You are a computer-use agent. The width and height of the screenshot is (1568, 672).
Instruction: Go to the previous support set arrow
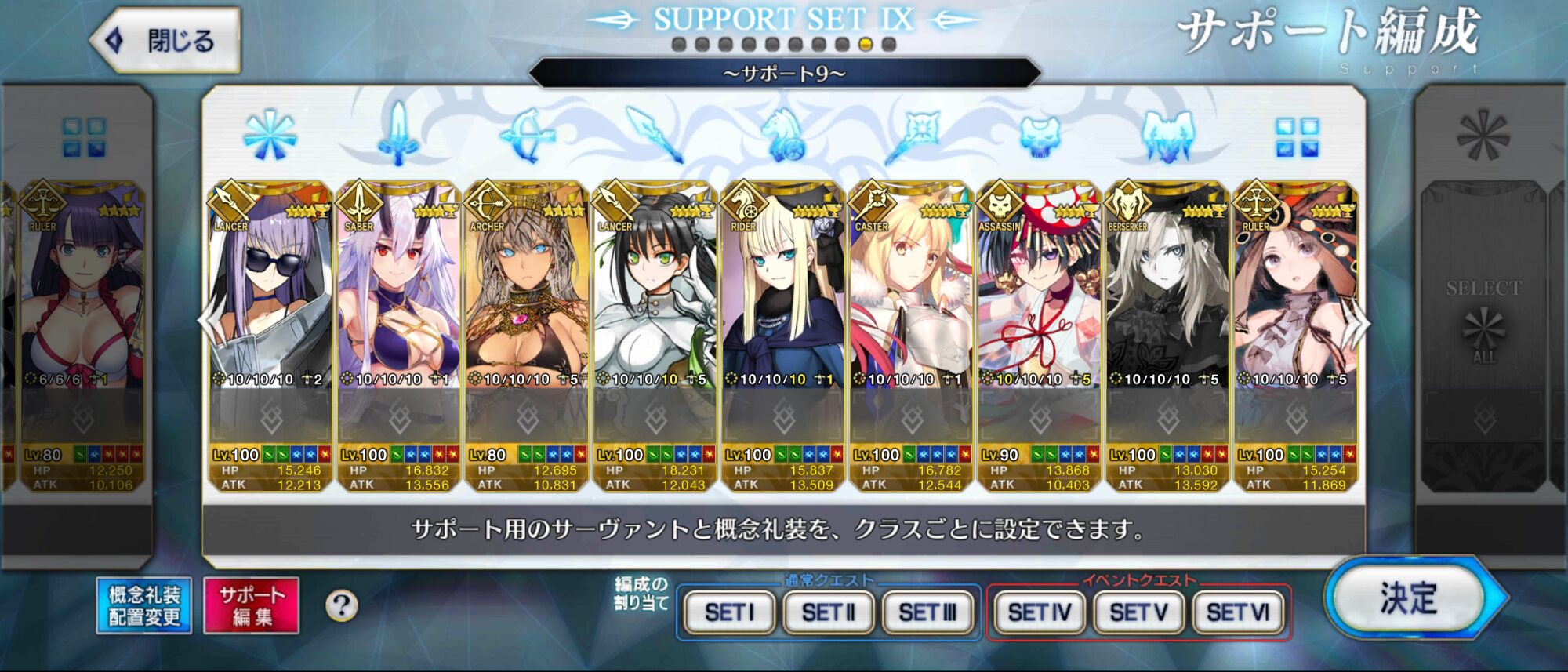tap(207, 322)
